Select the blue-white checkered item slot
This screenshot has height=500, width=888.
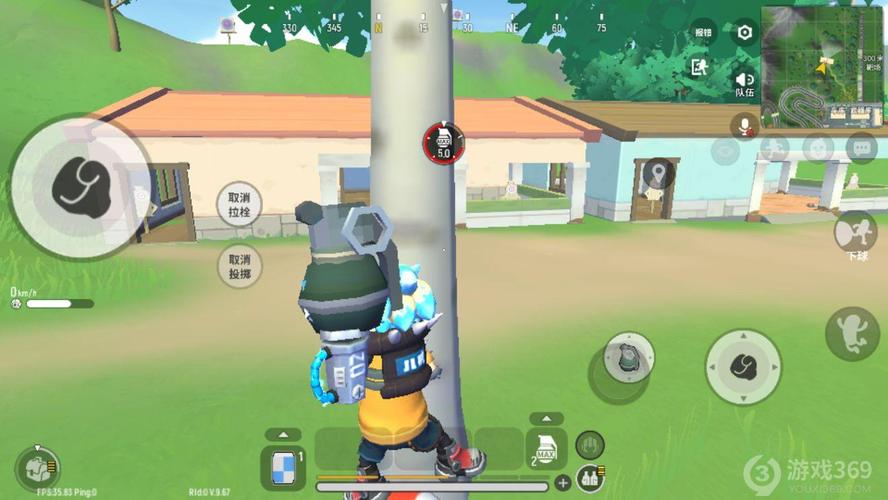point(282,467)
